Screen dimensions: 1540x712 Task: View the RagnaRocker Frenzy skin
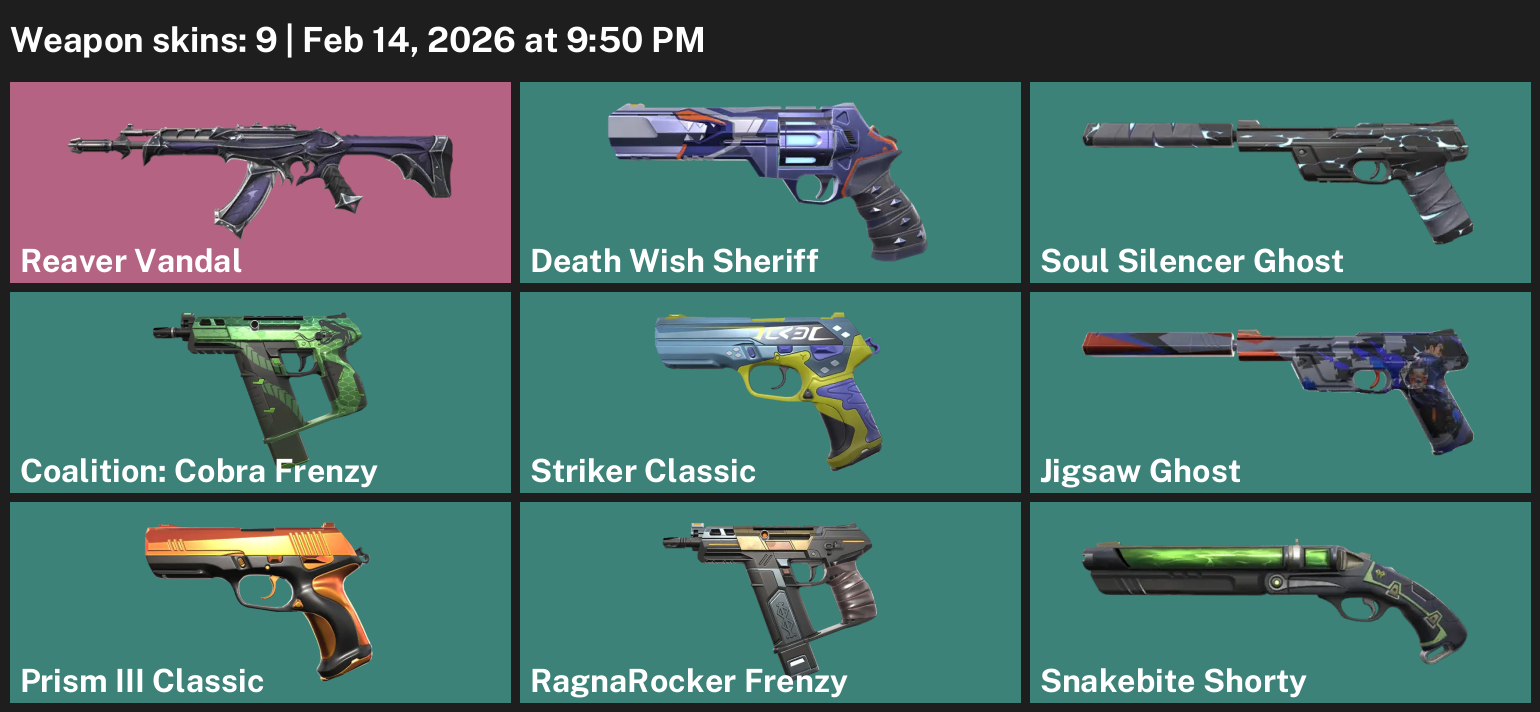[770, 602]
